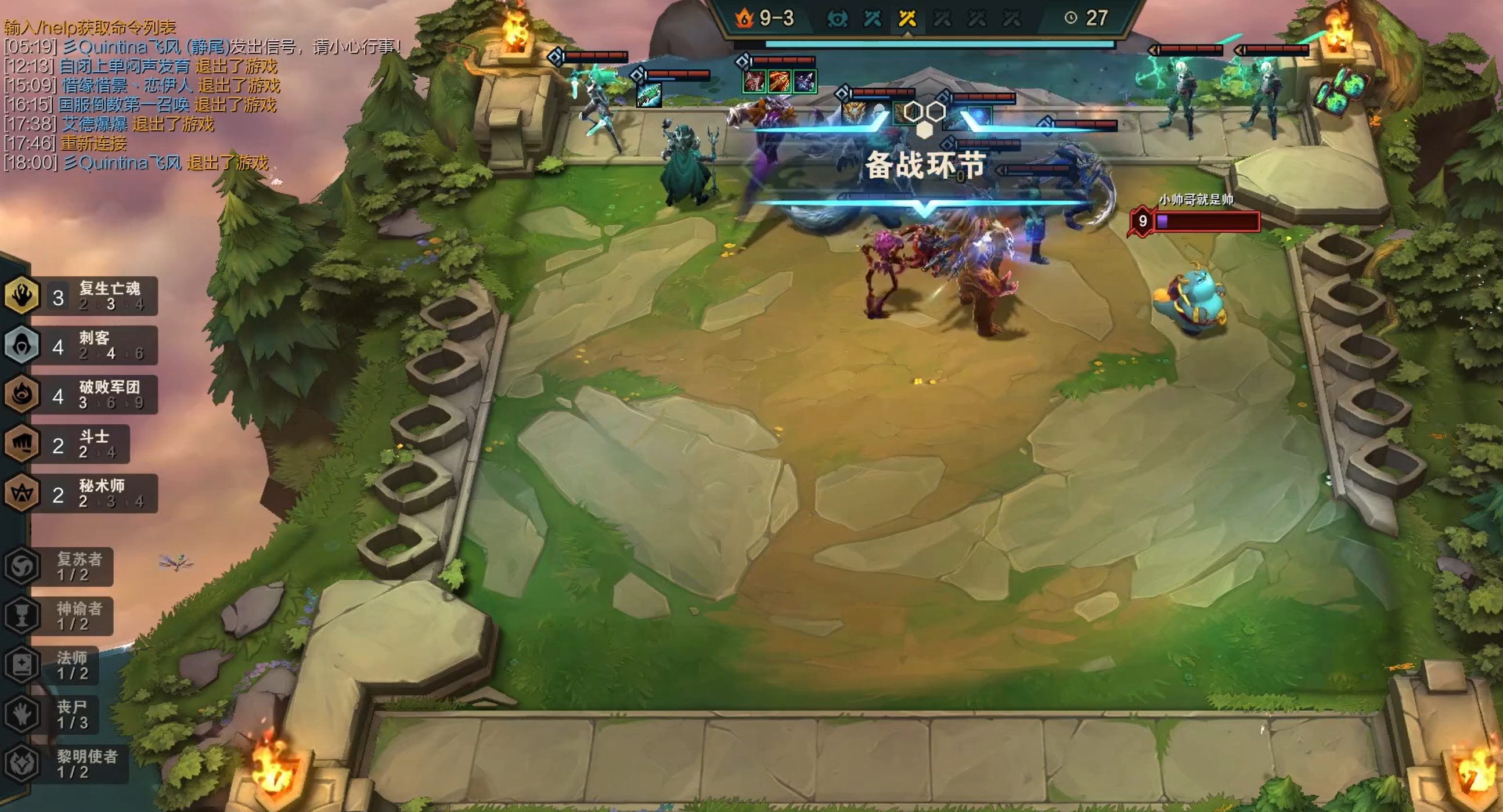Image resolution: width=1503 pixels, height=812 pixels.
Task: Click the 神谕者 trait icon
Action: tap(22, 613)
